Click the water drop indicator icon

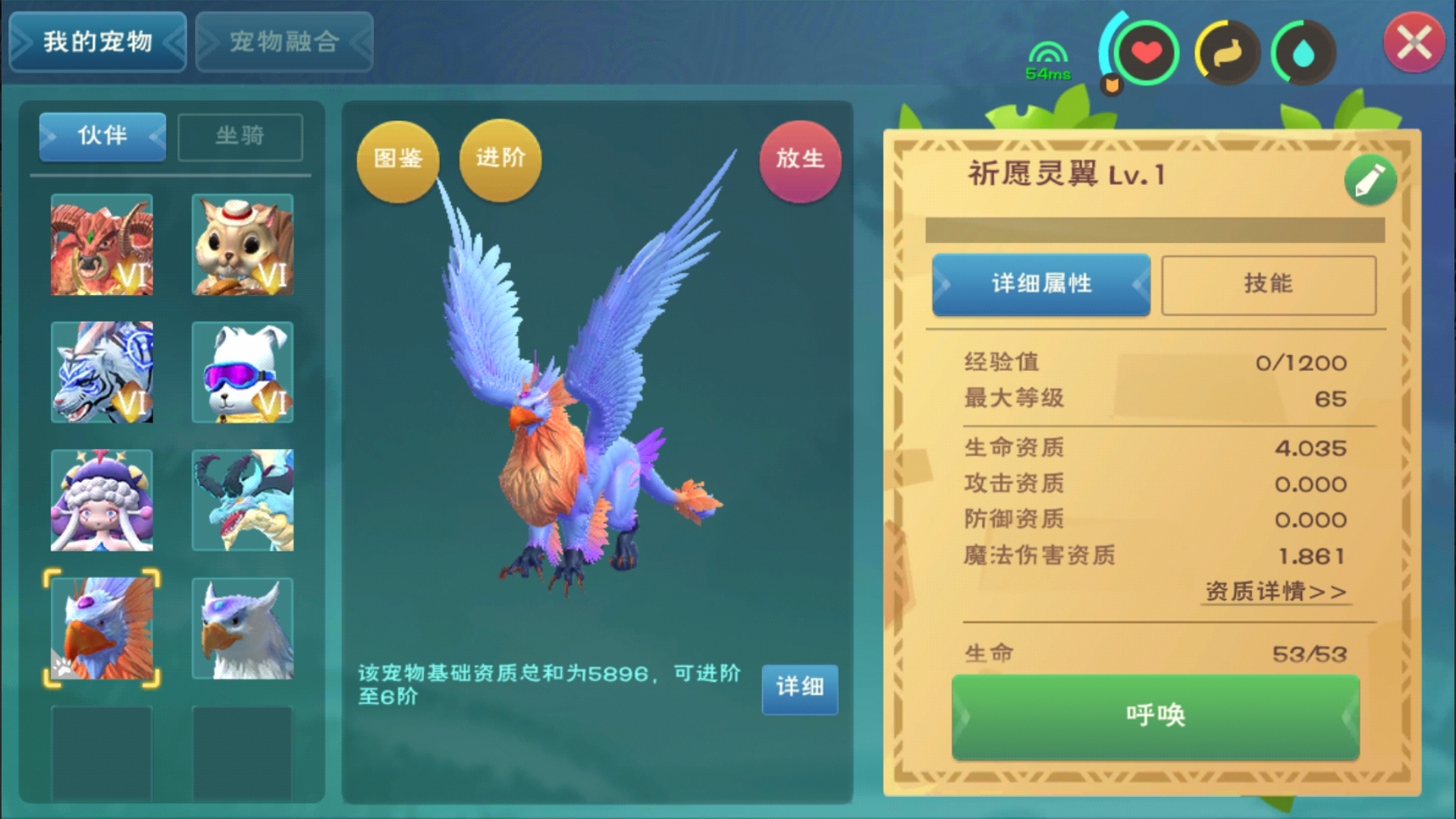click(1305, 52)
